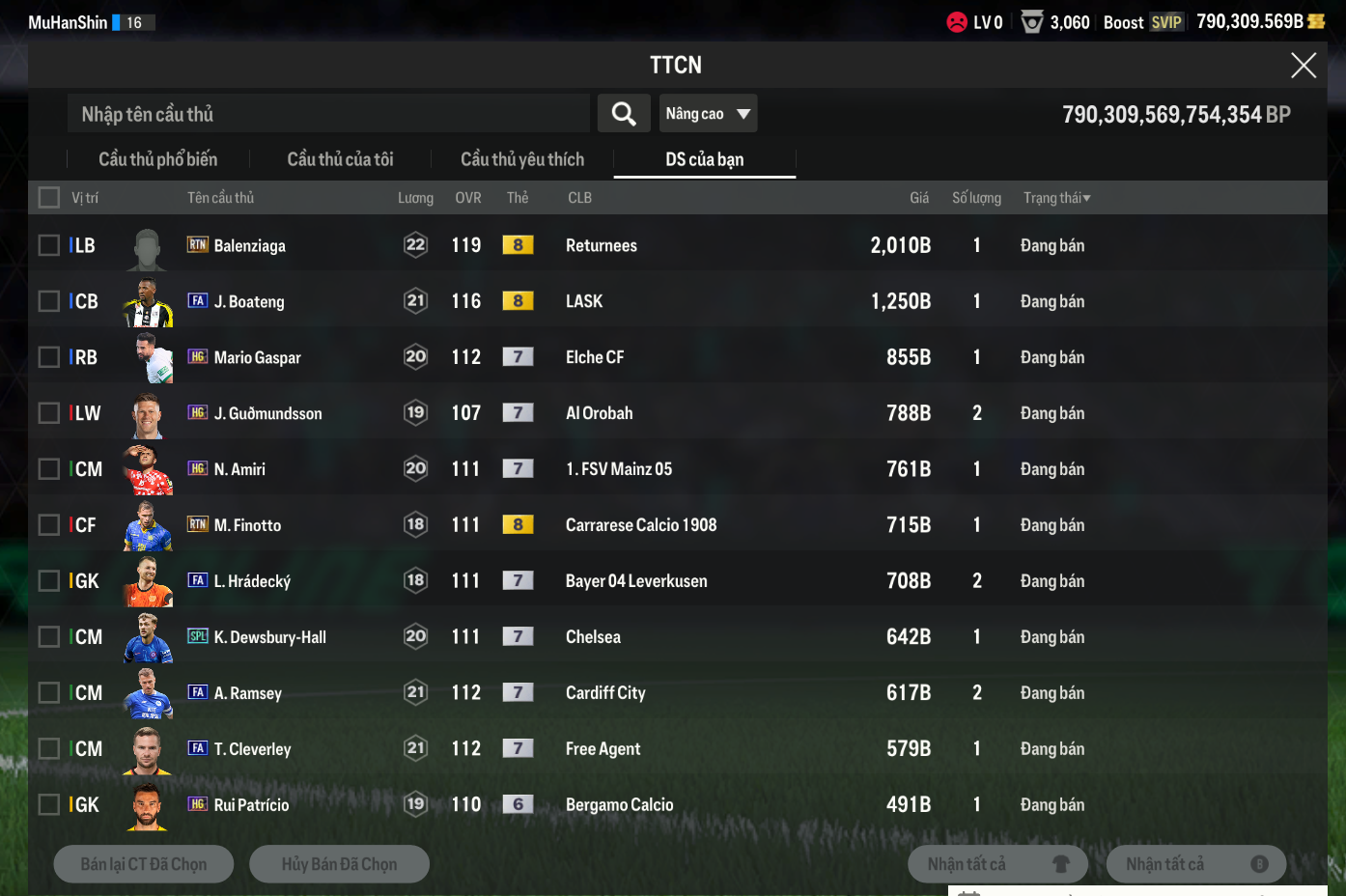
Task: Check the J. Boateng row checkbox
Action: click(x=49, y=301)
